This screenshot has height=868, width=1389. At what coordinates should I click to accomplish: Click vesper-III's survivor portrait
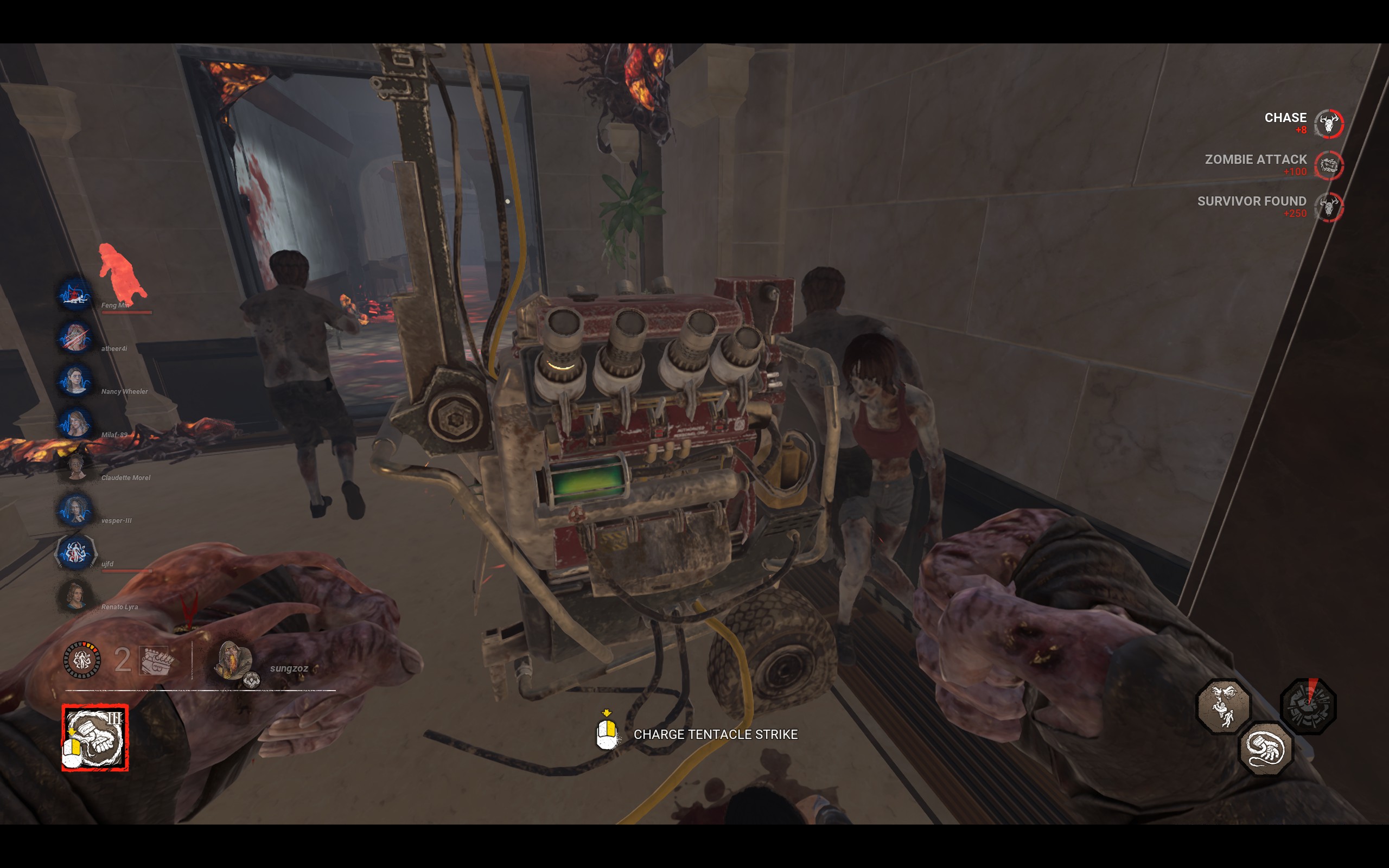pos(75,510)
